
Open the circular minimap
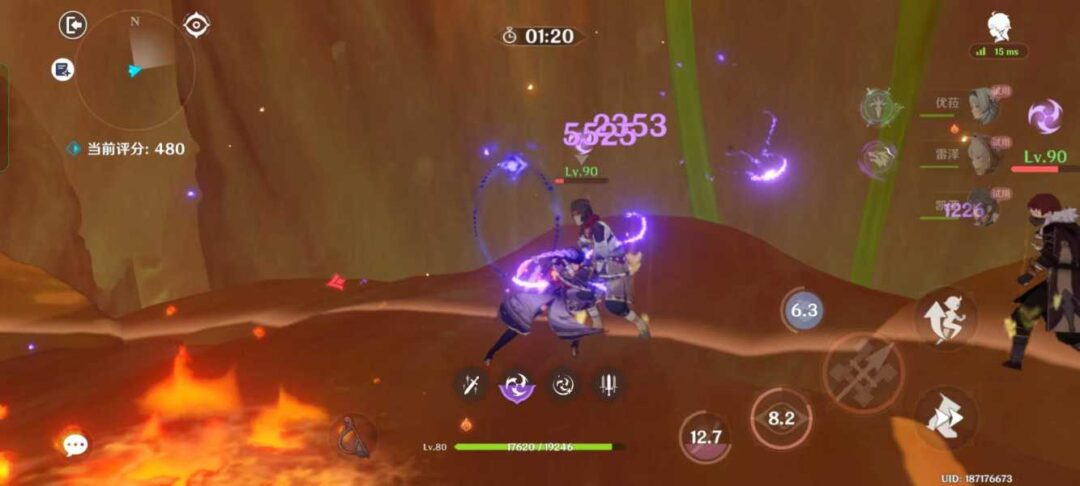tap(134, 69)
